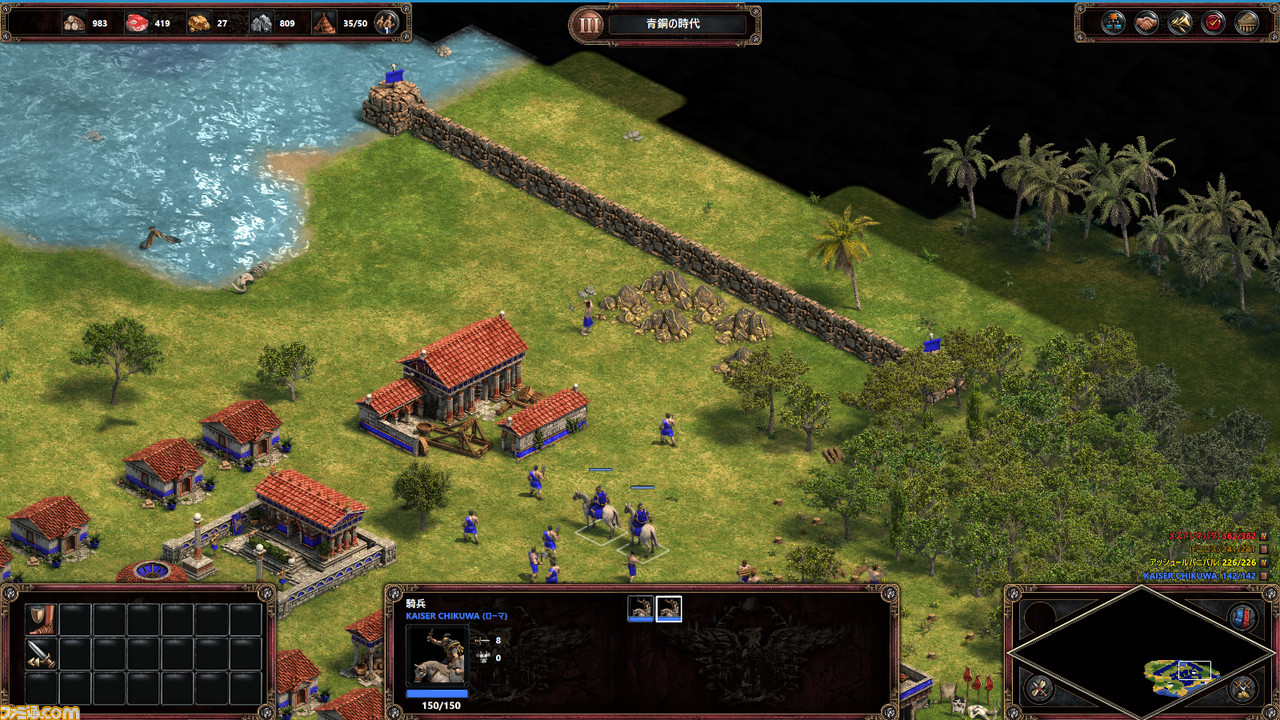
Task: Select the highlighted cavalry thumbnail in unit panel
Action: pyautogui.click(x=668, y=607)
